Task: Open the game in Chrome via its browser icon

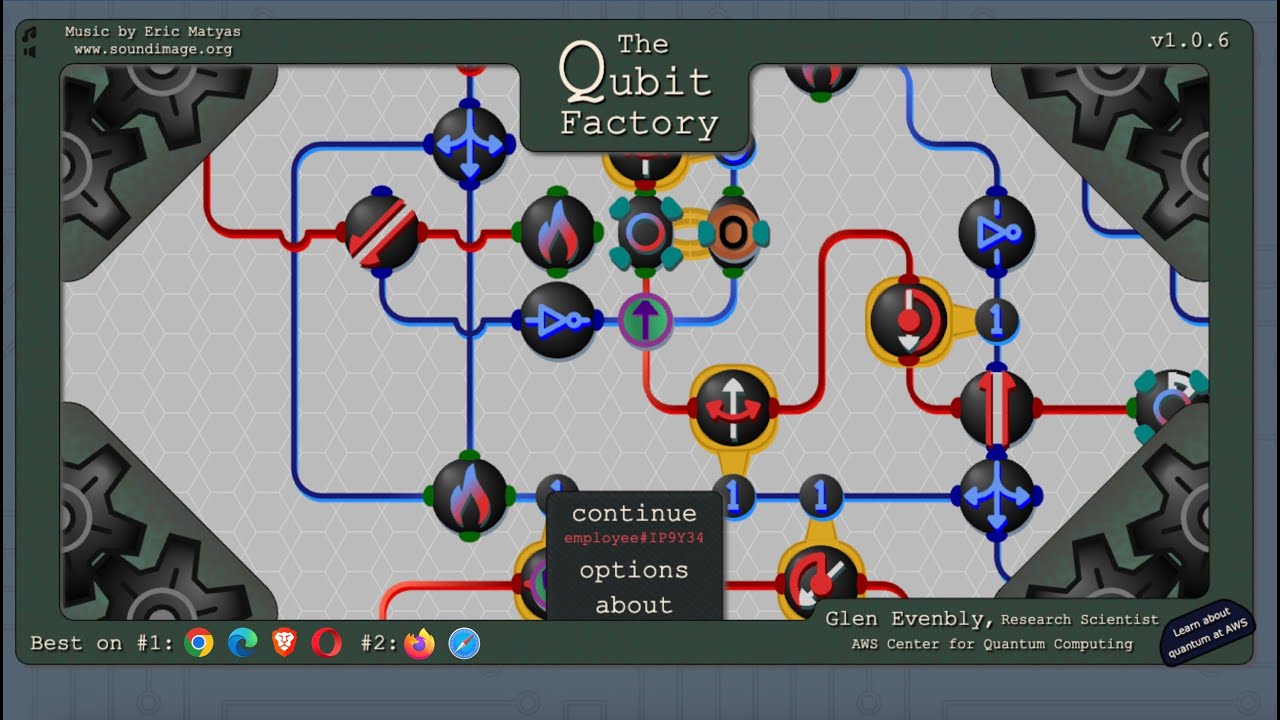Action: (x=199, y=643)
